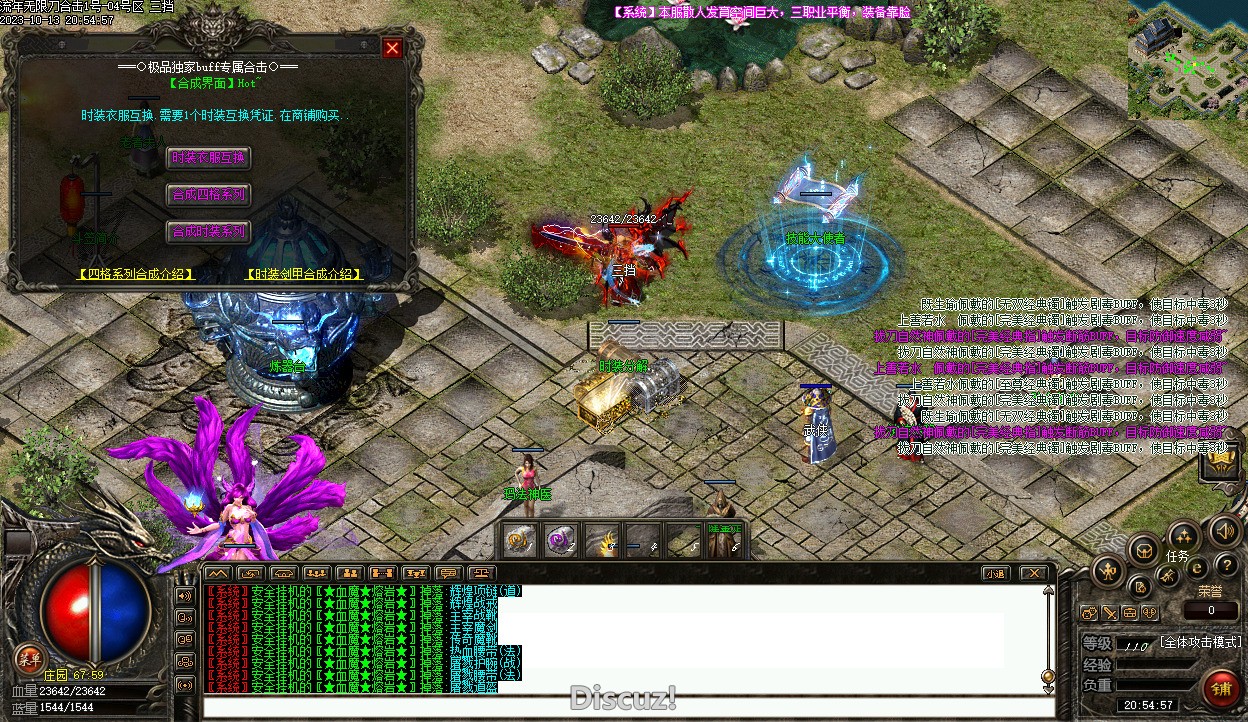Open the red 铺 shop button
This screenshot has width=1248, height=722.
1221,688
